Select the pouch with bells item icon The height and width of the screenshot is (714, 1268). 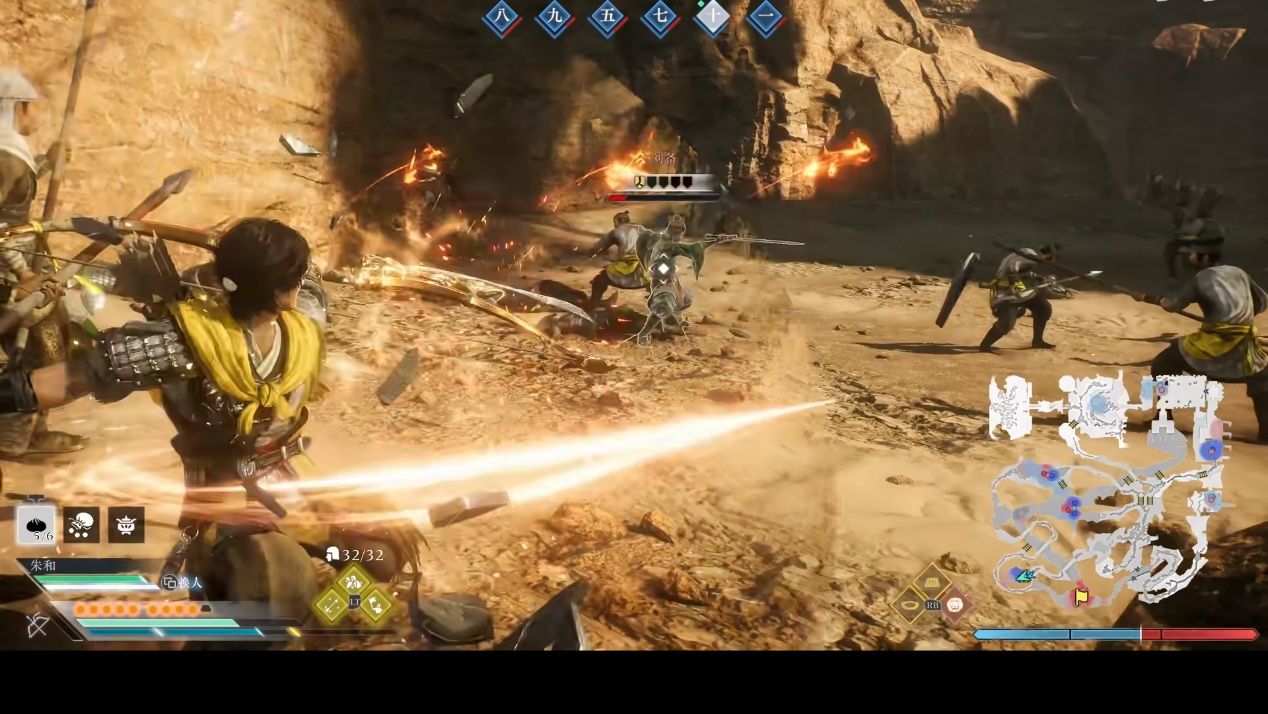click(81, 525)
